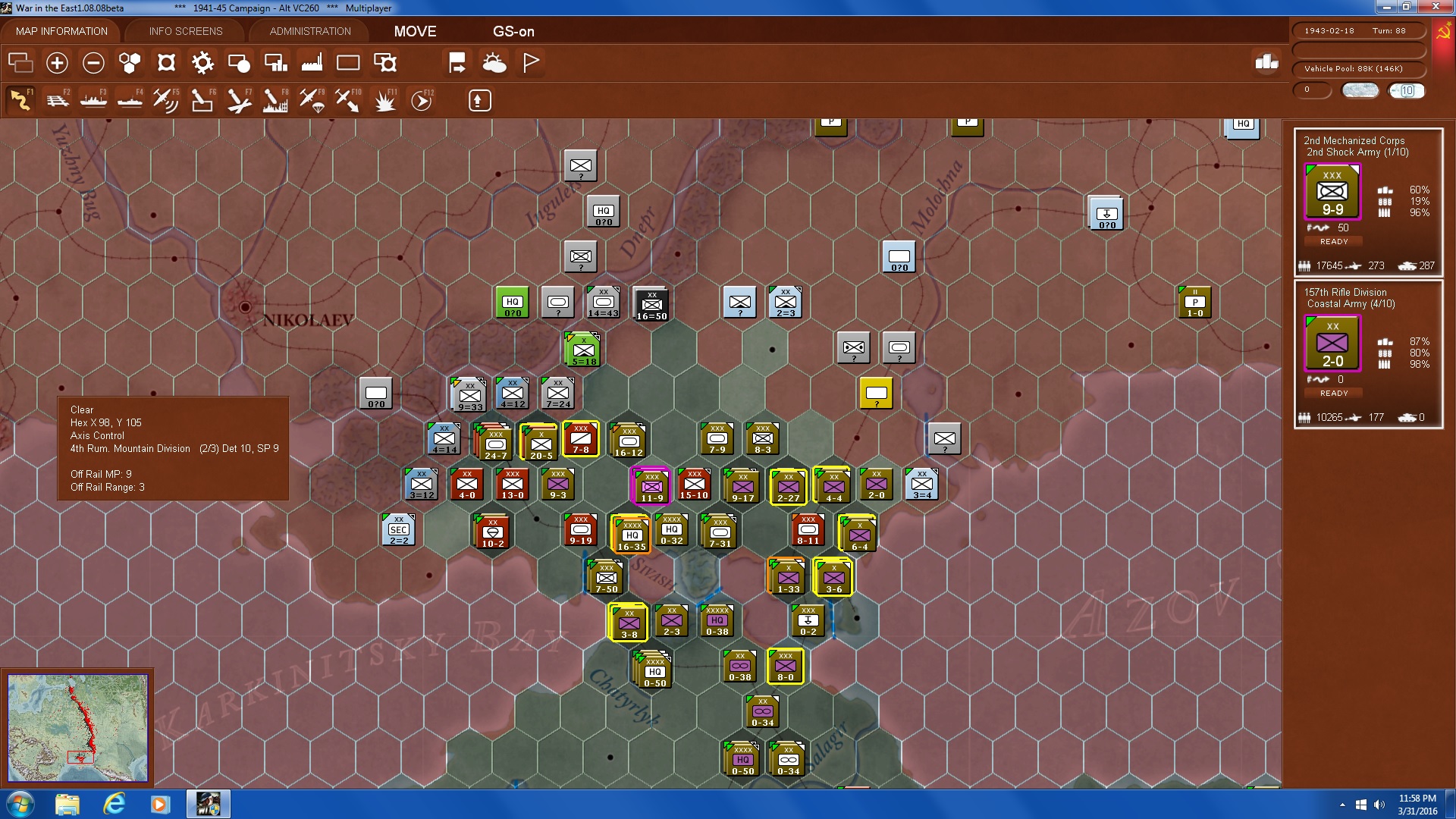
Task: Open the factory locations display icon
Action: pyautogui.click(x=312, y=63)
